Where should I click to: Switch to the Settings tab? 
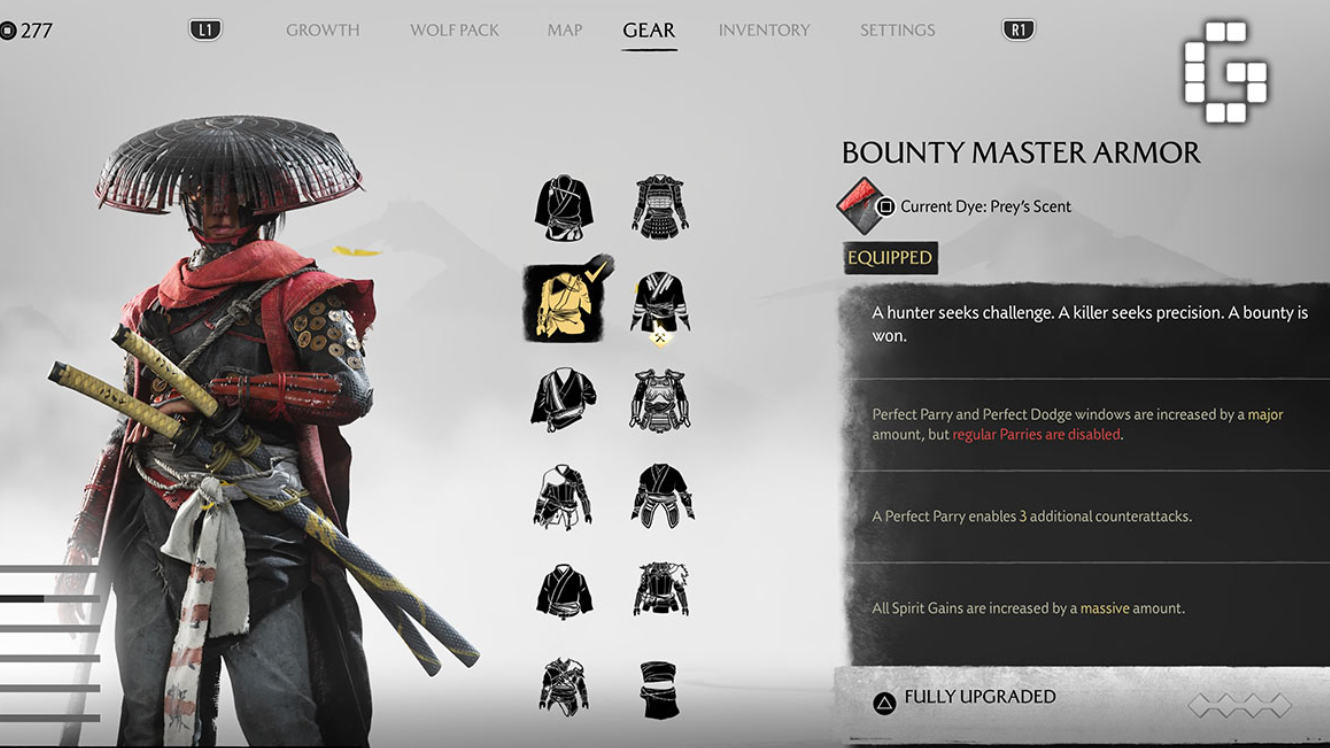[x=897, y=30]
